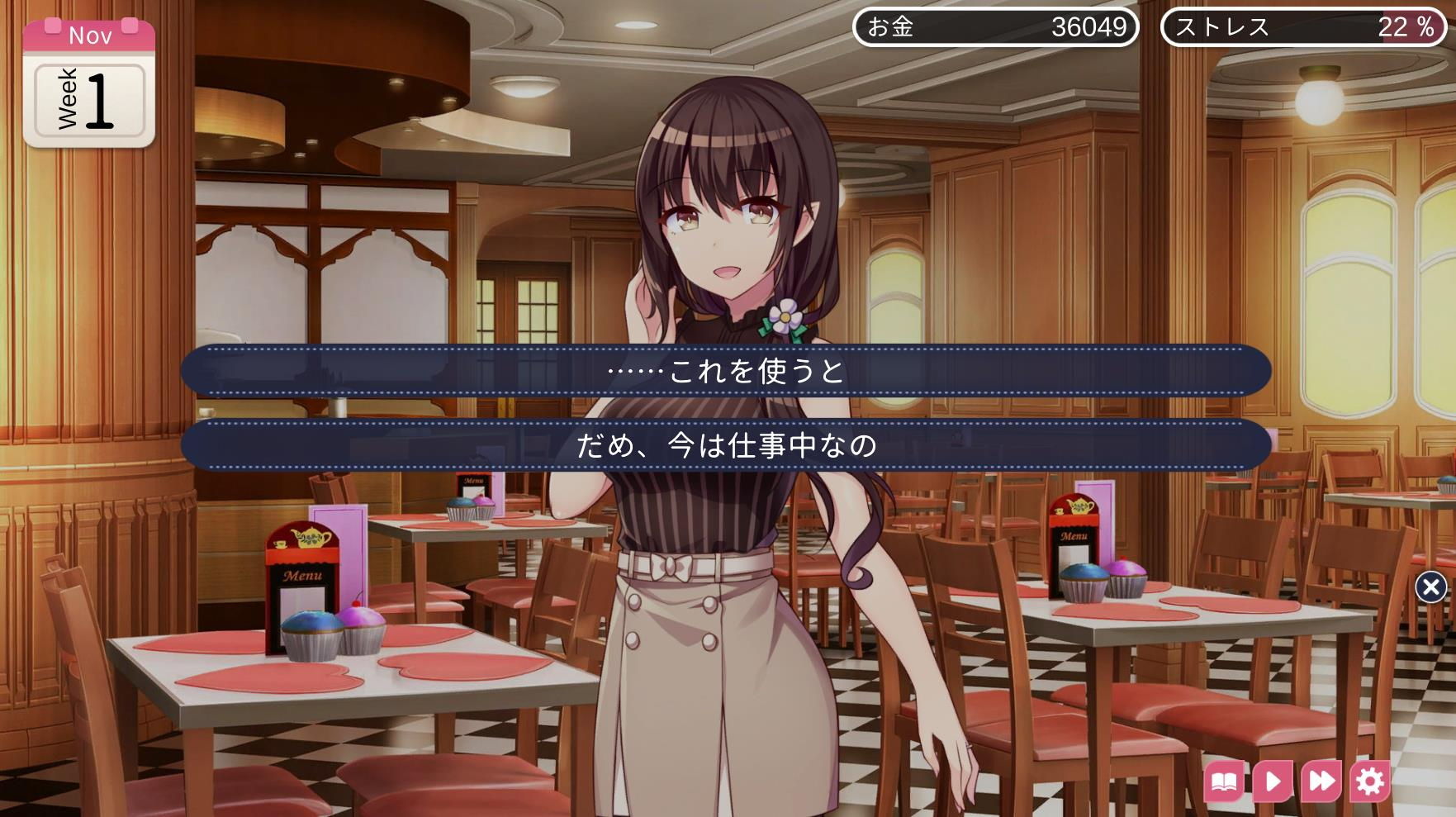Choose the "……これを使うと" dialogue option
The image size is (1456, 817).
click(727, 373)
